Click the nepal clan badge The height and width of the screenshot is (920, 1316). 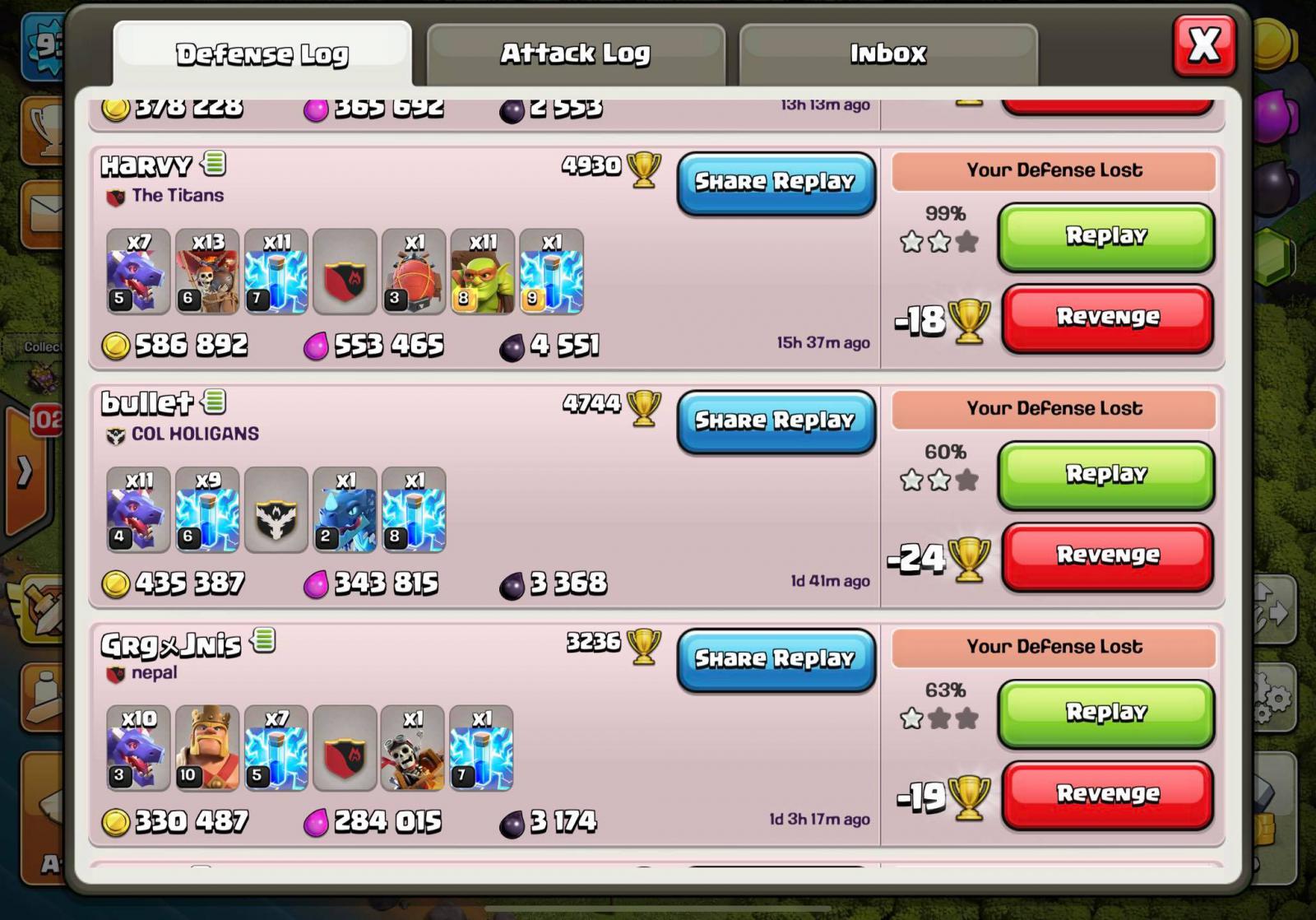(115, 671)
